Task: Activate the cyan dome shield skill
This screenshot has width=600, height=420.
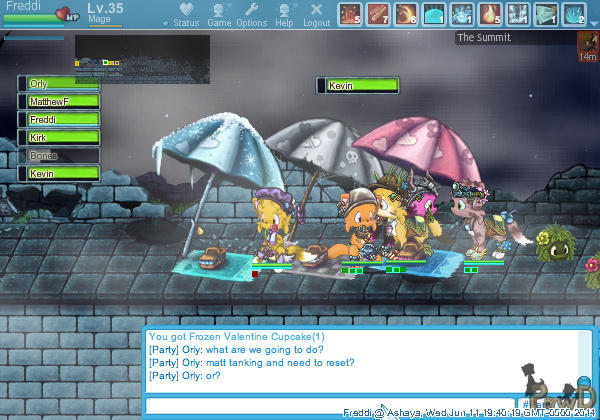Action: click(x=434, y=14)
